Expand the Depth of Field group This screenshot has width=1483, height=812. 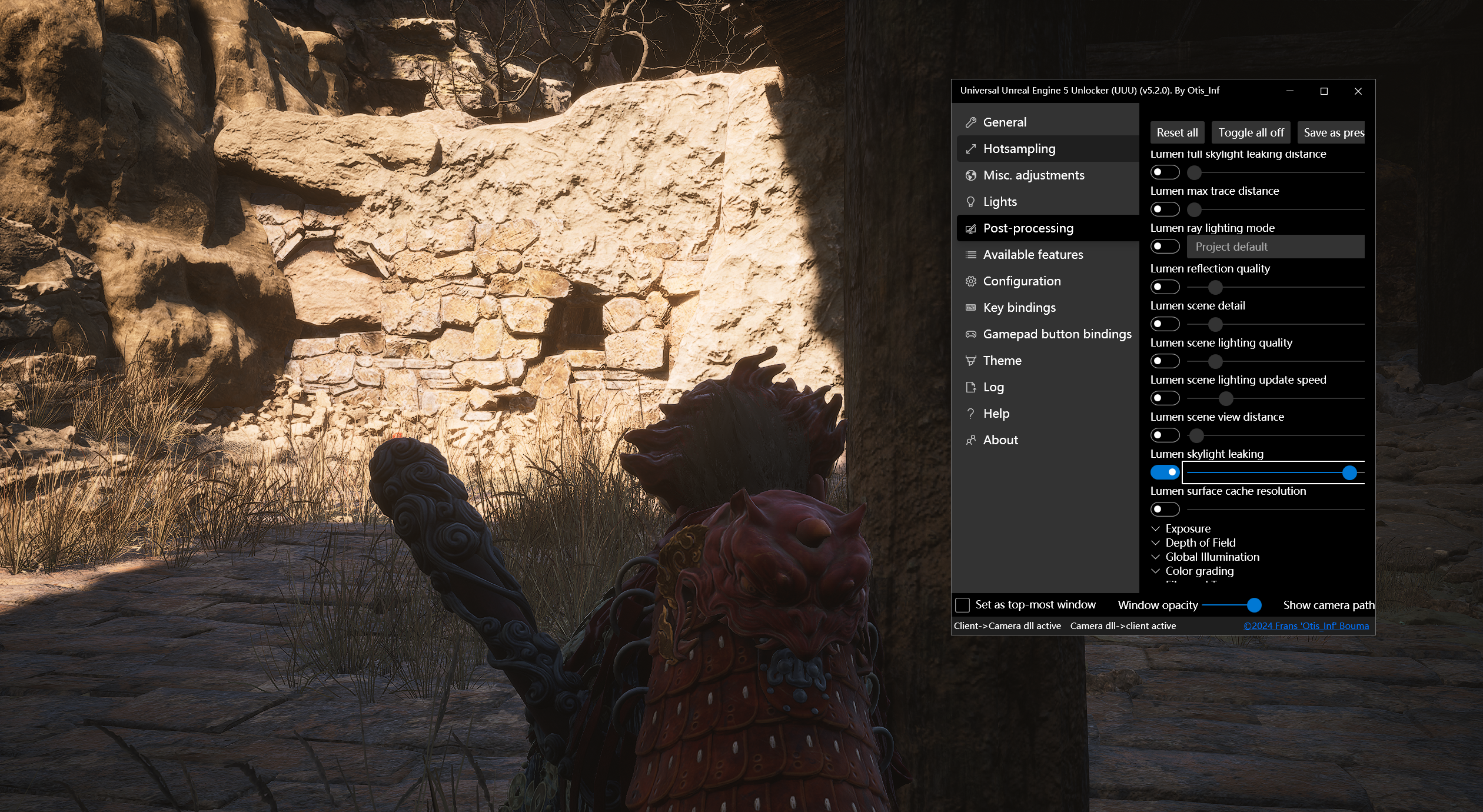1199,543
